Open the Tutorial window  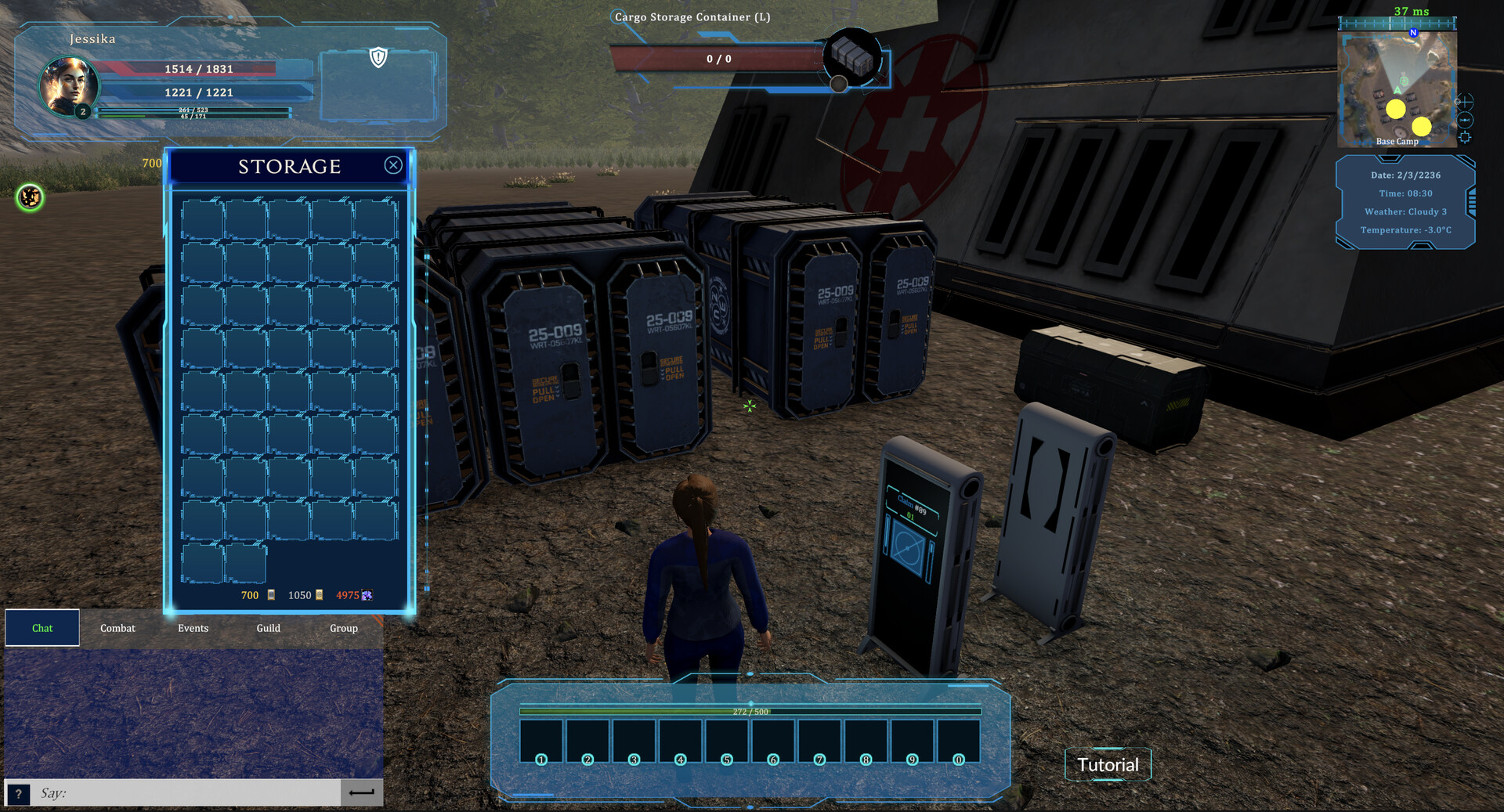point(1108,764)
